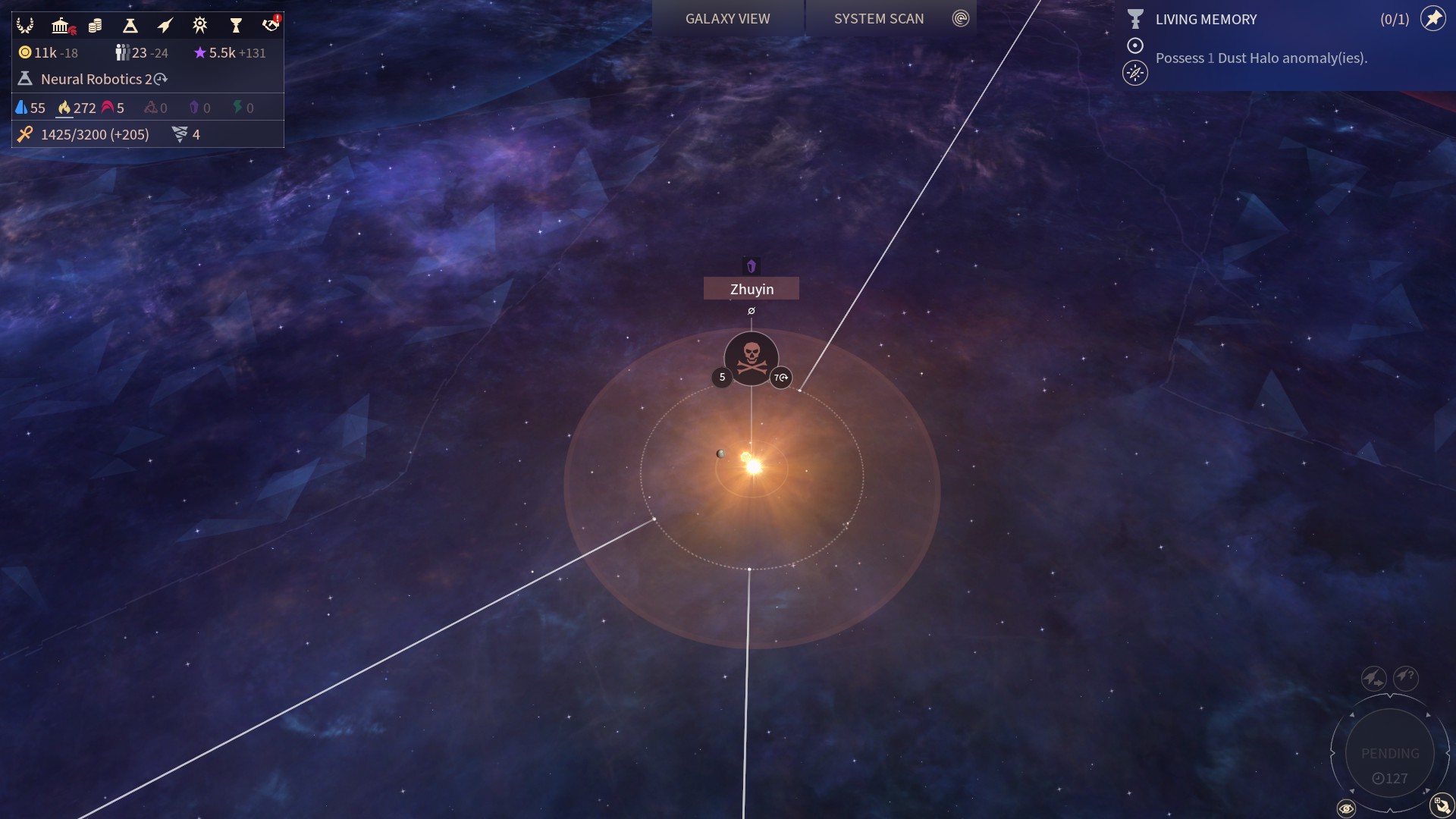Select the Zhuyin system name label
Screen dimensions: 1456x819
click(x=752, y=289)
